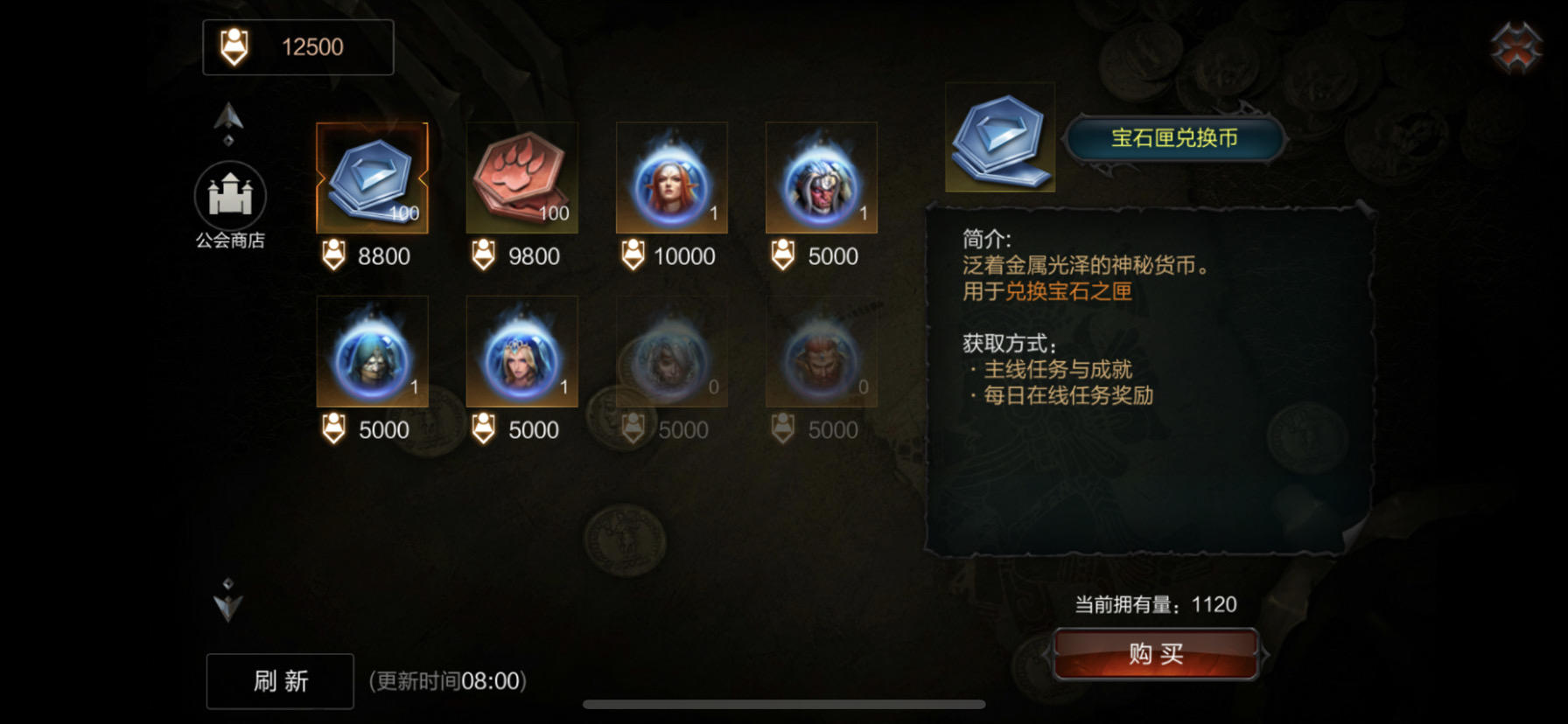
Task: Select the grayed-out veiled woman item
Action: (x=671, y=351)
